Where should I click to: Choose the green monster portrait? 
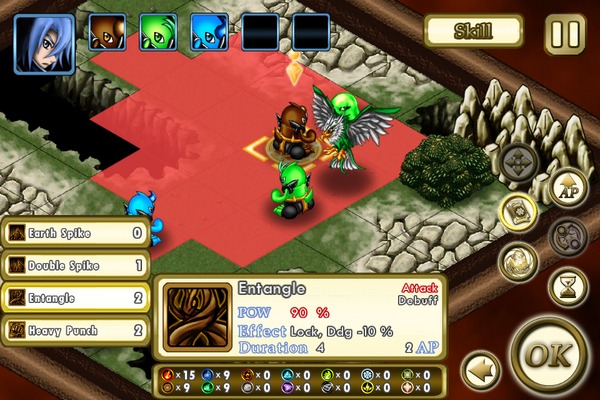click(158, 33)
